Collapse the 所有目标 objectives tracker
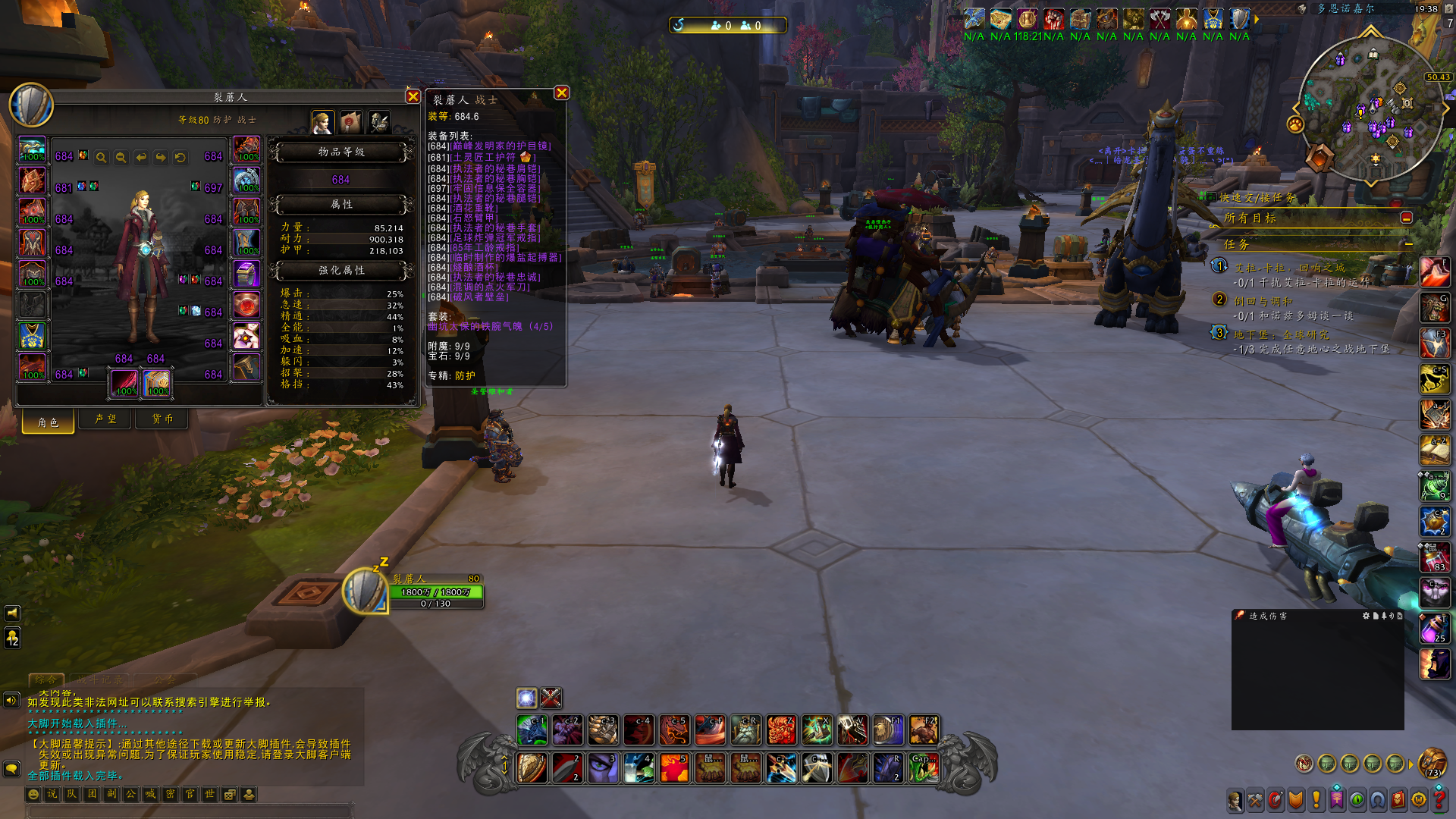The image size is (1456, 819). (1406, 218)
